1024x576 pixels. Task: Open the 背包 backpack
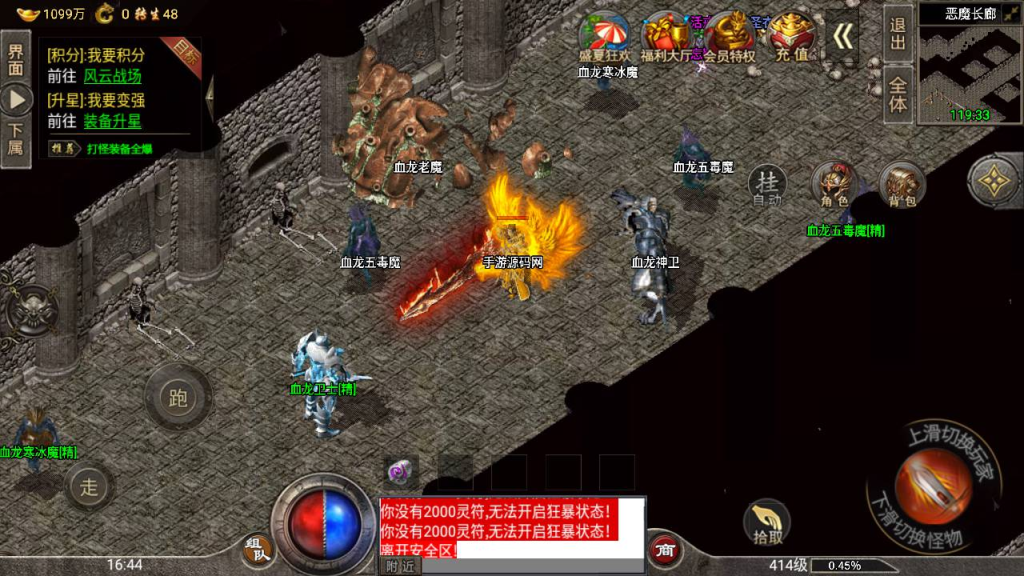tap(901, 185)
